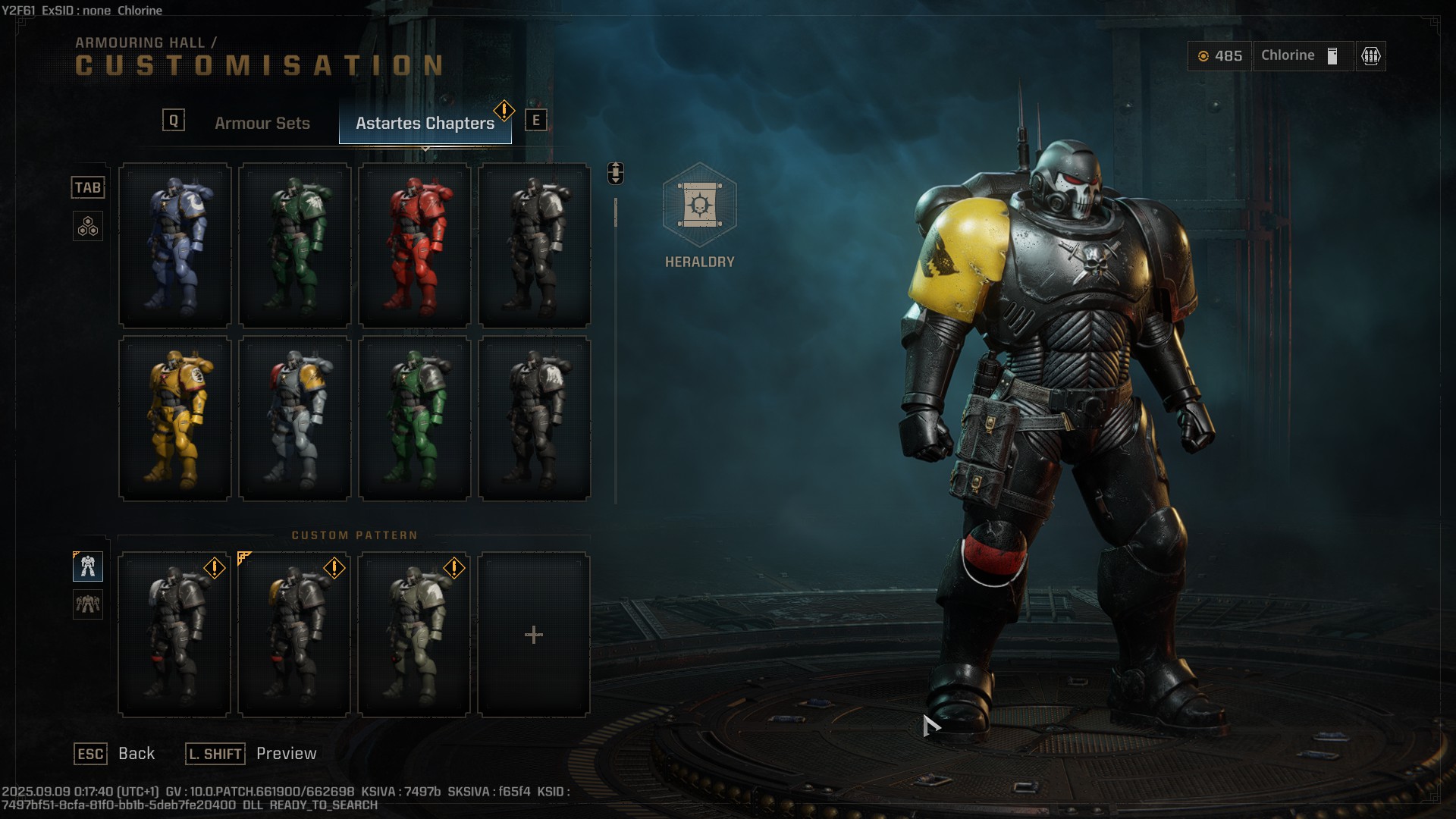The height and width of the screenshot is (819, 1456).
Task: Click the armoury currency counter icon
Action: 1203,56
